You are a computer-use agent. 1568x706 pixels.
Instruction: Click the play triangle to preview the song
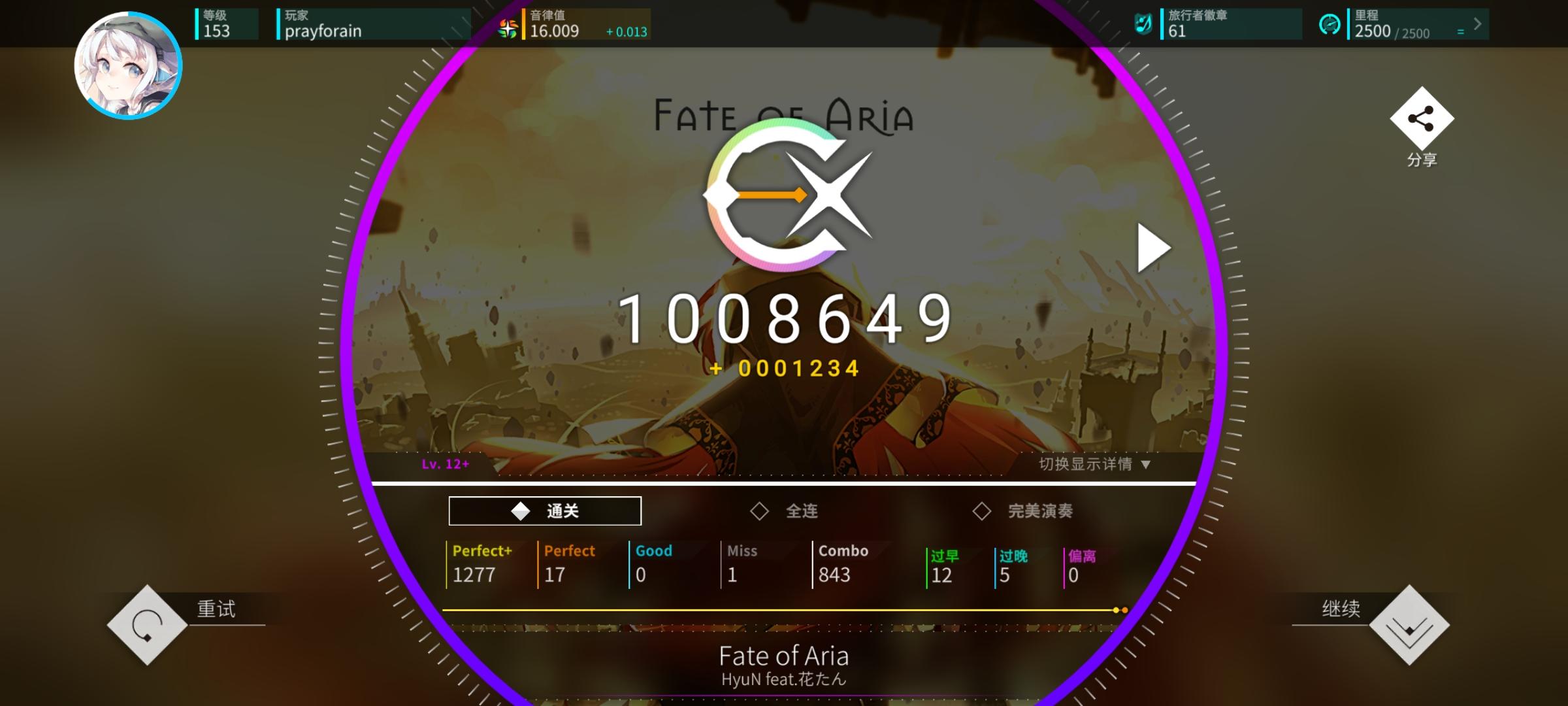coord(1153,247)
